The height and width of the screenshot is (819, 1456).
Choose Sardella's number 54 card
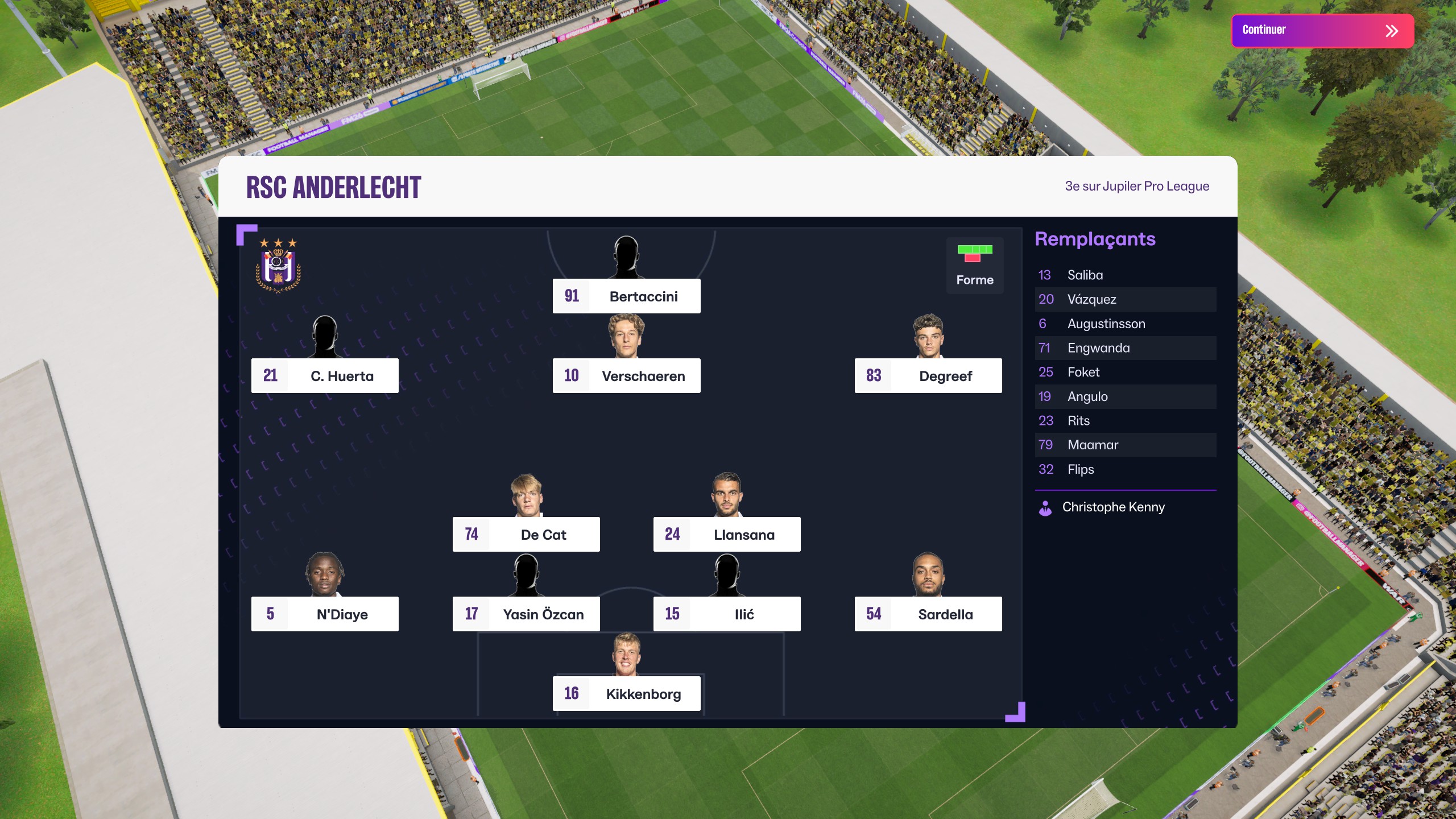point(928,614)
